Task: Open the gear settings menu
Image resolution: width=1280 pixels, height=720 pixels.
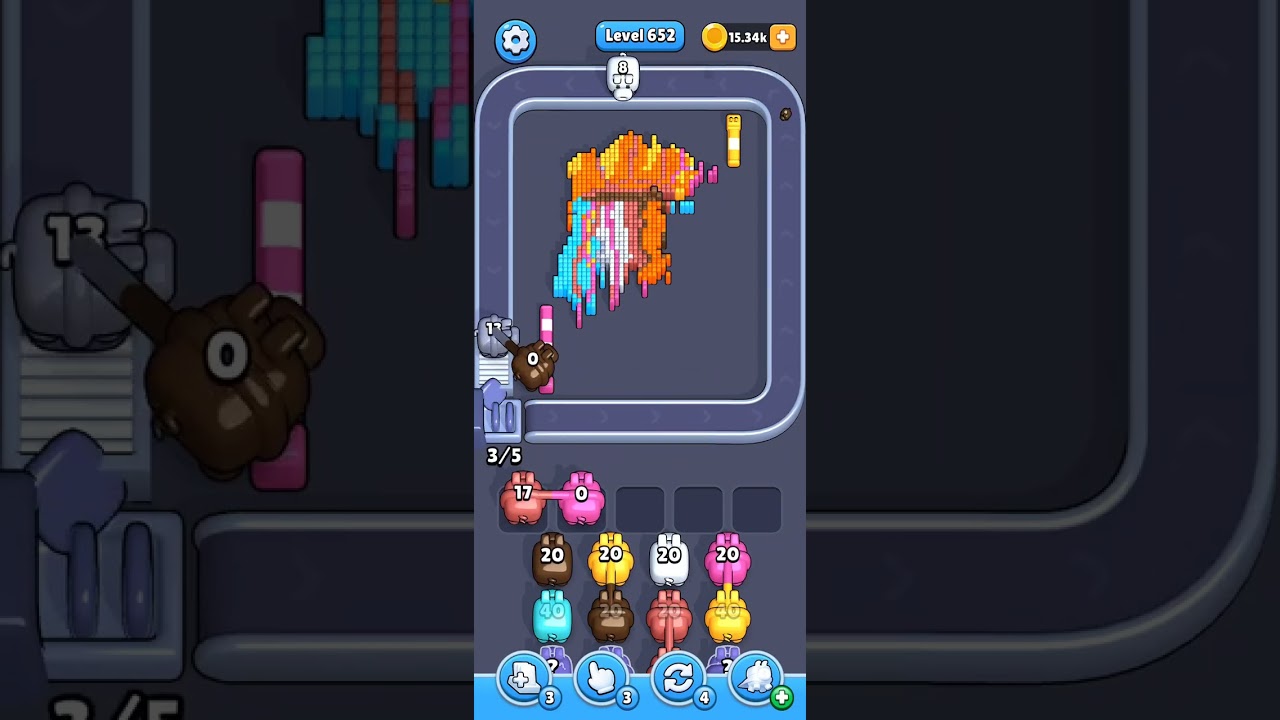Action: click(515, 40)
